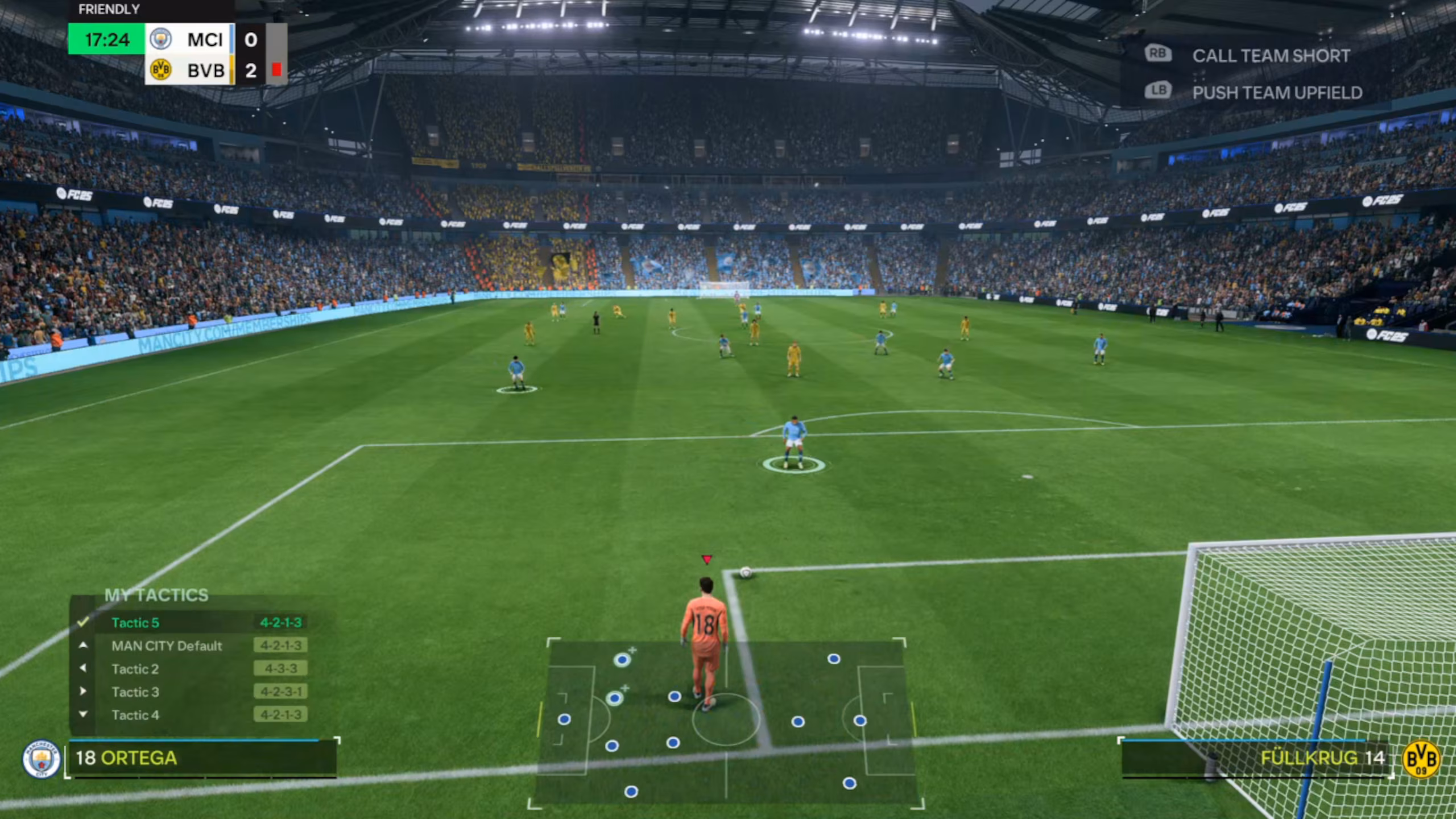The image size is (1456, 819).
Task: Choose Tactic 2 from the My Tactics menu
Action: point(135,669)
